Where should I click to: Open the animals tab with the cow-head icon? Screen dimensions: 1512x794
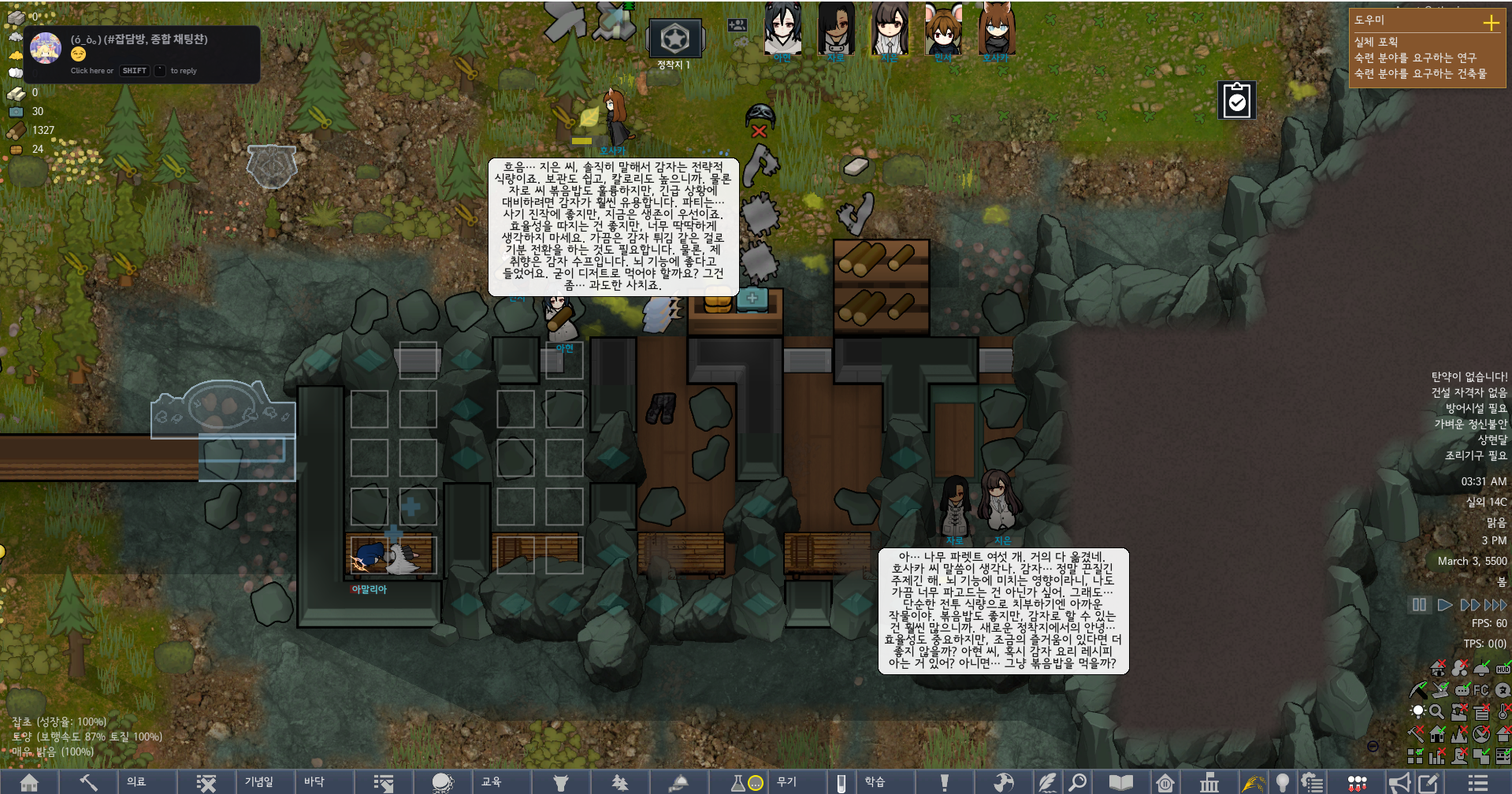[560, 782]
